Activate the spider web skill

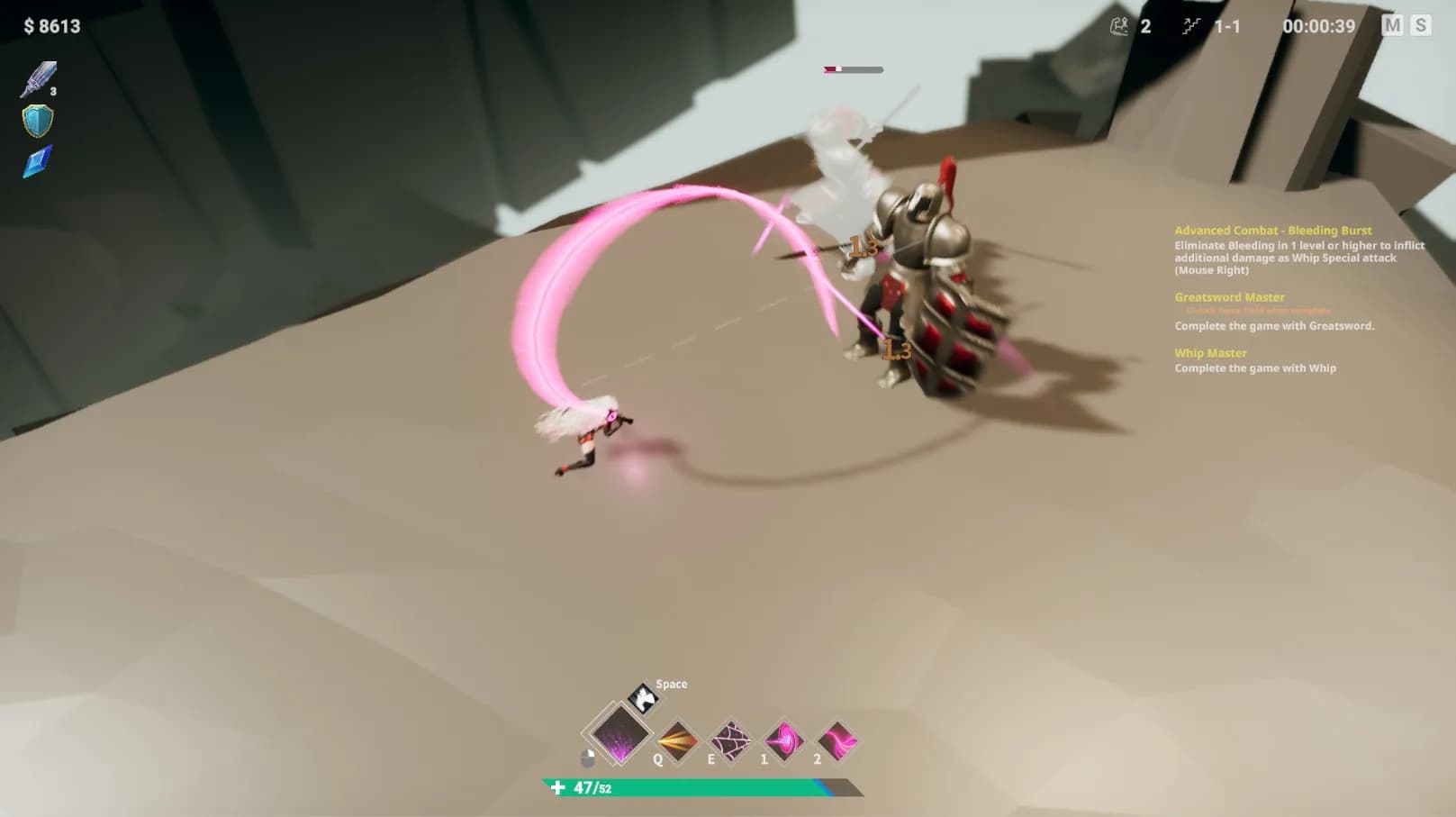tap(730, 741)
